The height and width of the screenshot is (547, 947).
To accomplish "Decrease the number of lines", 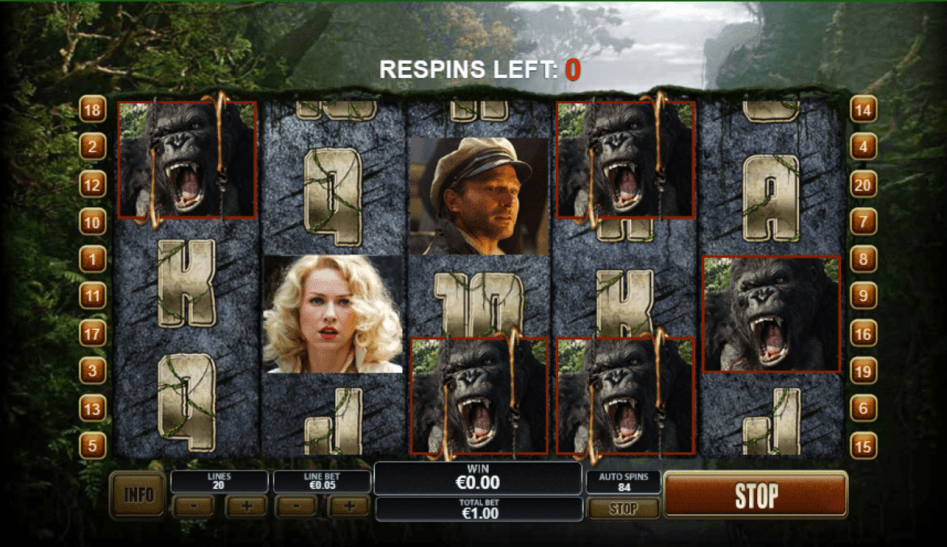I will point(193,506).
